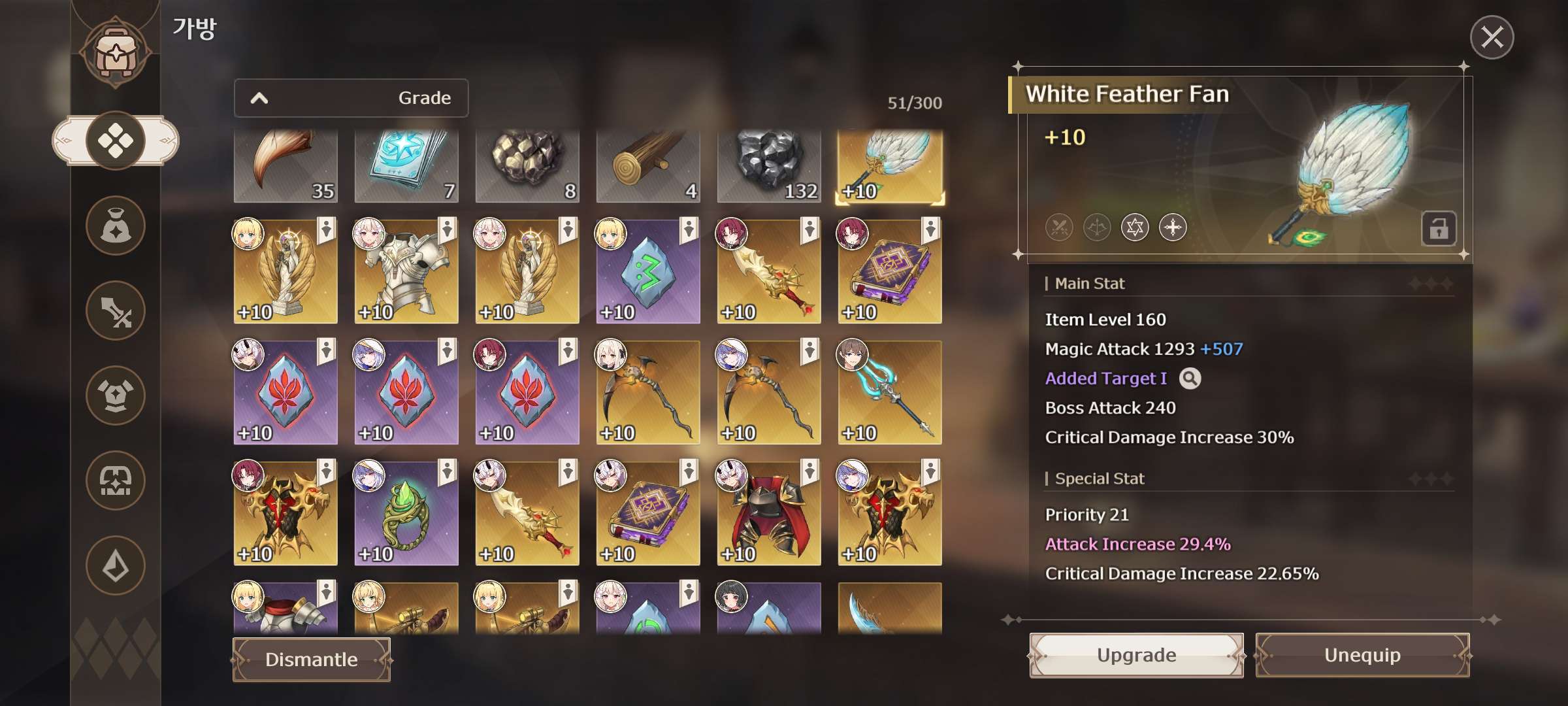Open the Grade sort dropdown

[351, 98]
